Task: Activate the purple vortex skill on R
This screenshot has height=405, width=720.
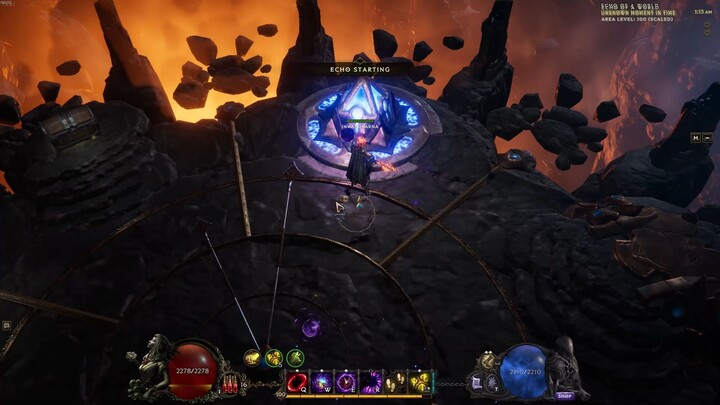Action: click(370, 381)
